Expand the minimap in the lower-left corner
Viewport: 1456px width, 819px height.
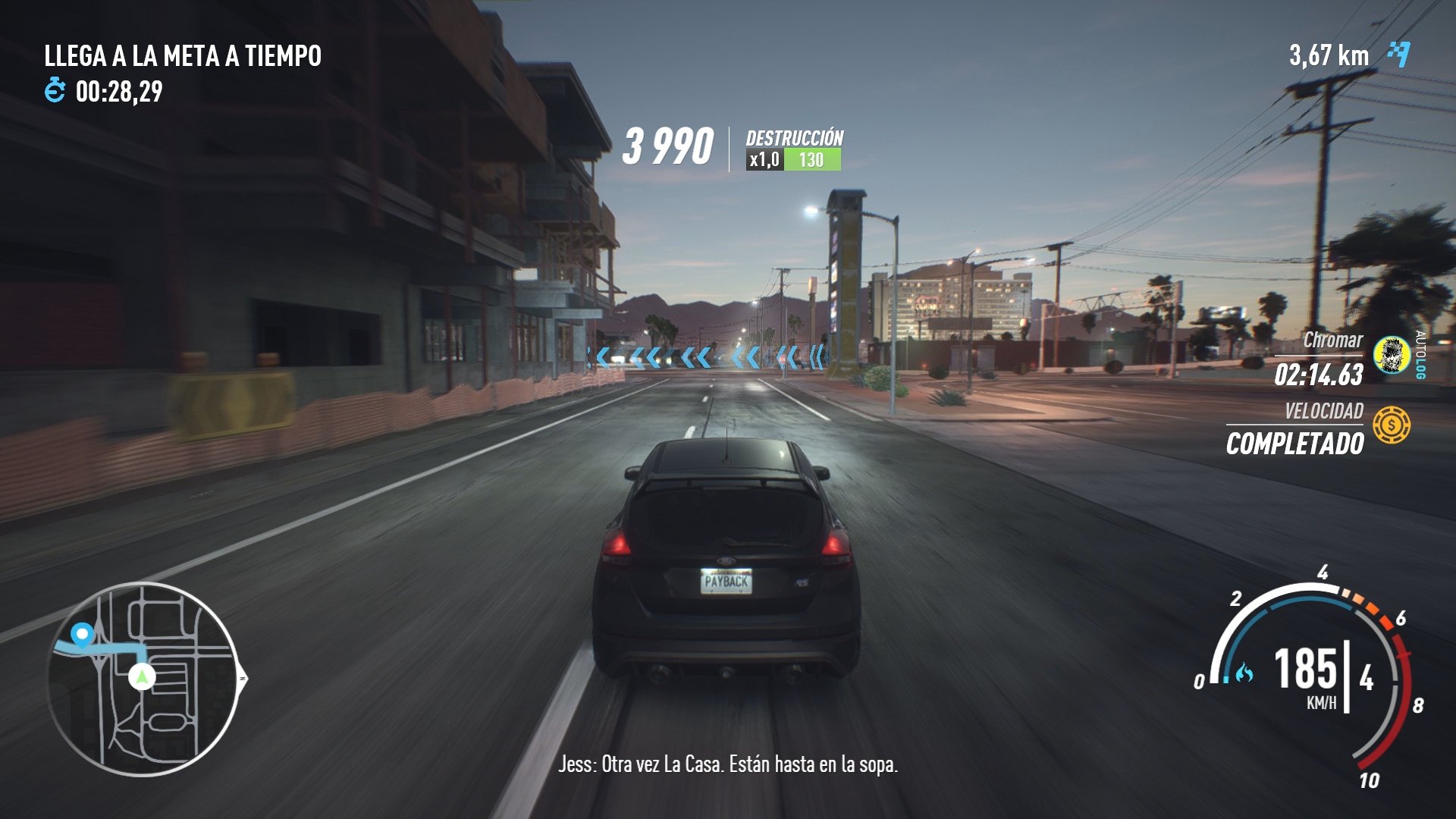(140, 679)
